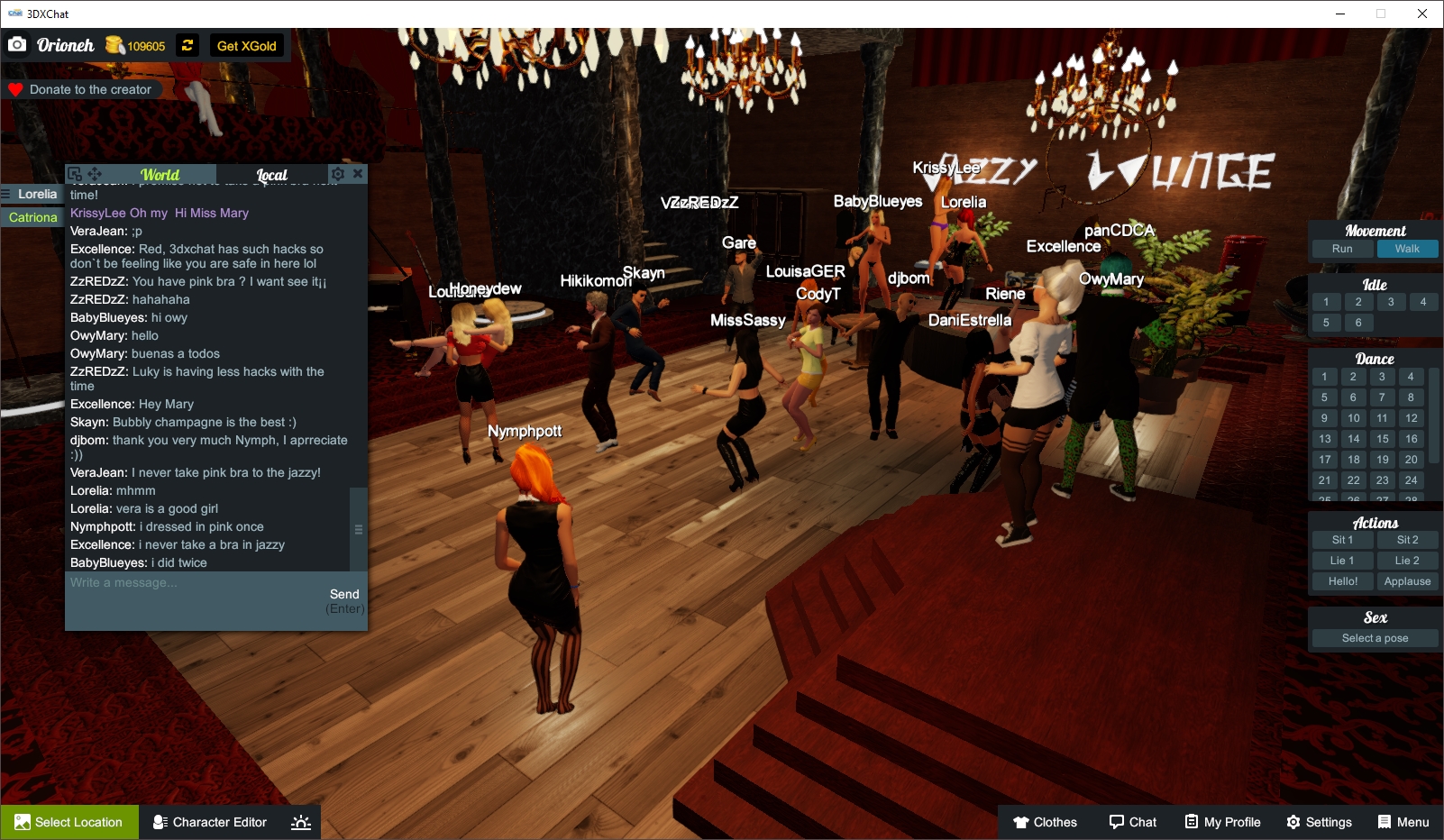Screen dimensions: 1444x840
Task: Open the Character Editor
Action: (209, 822)
